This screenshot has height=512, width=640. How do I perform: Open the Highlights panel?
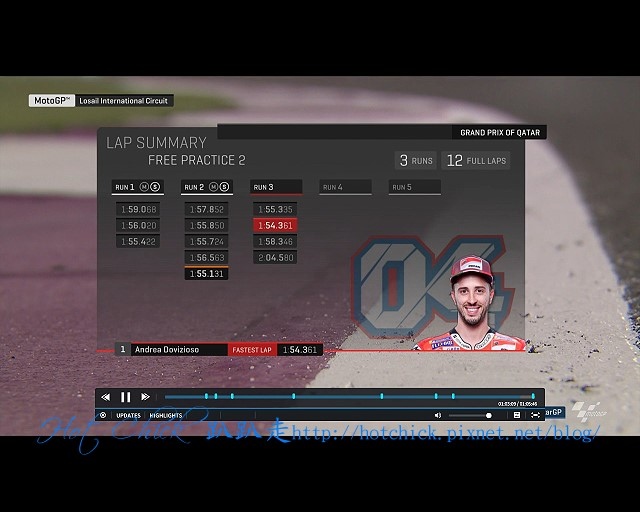(166, 415)
